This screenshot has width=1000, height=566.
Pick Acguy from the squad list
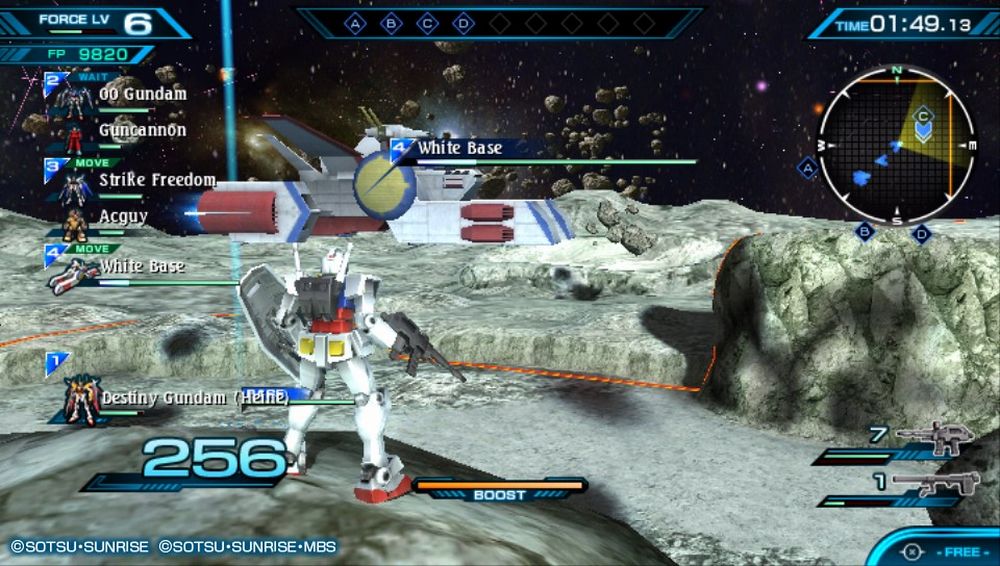click(x=123, y=217)
